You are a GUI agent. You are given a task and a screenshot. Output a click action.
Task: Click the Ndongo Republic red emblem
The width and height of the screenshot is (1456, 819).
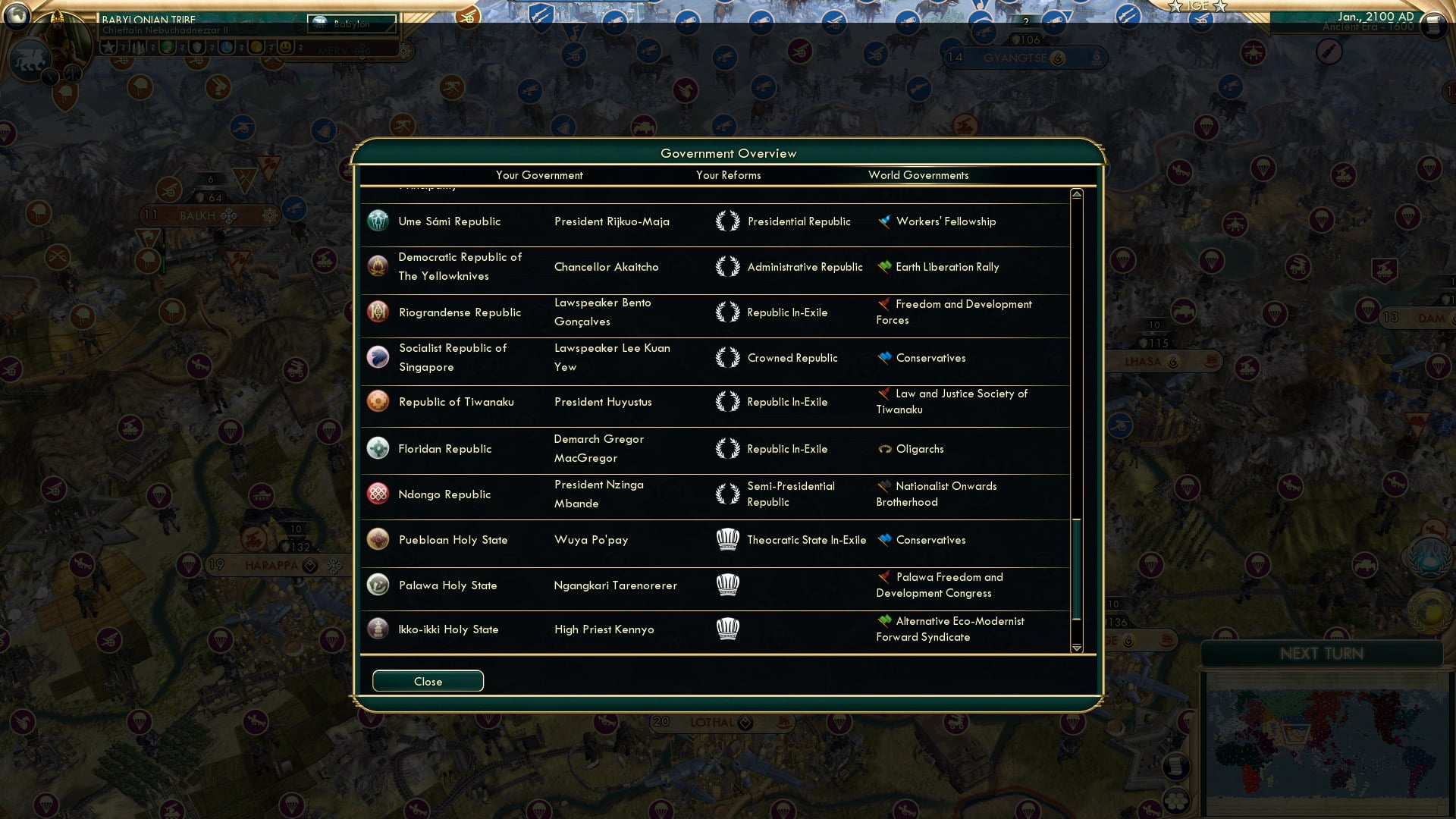tap(378, 494)
